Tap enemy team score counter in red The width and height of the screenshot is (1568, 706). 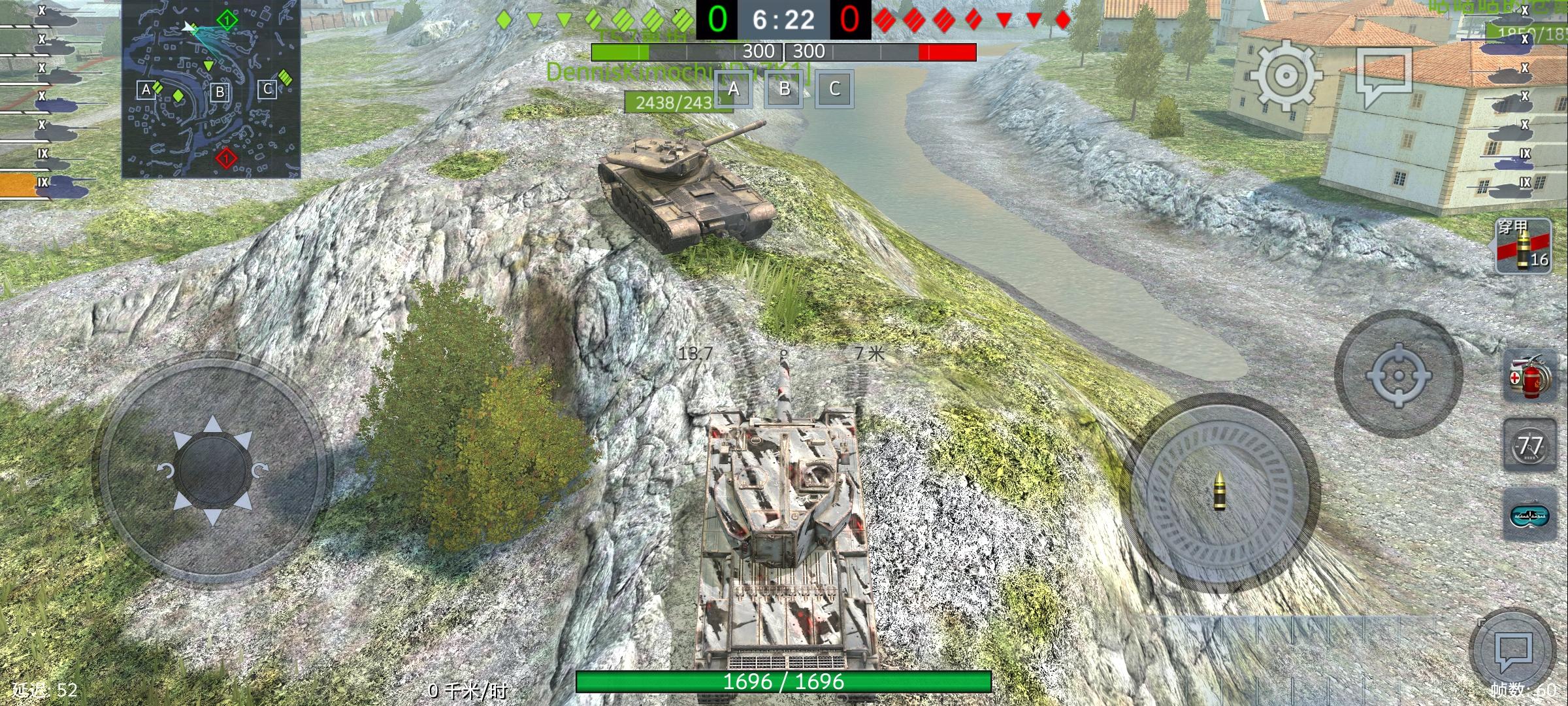(x=849, y=20)
